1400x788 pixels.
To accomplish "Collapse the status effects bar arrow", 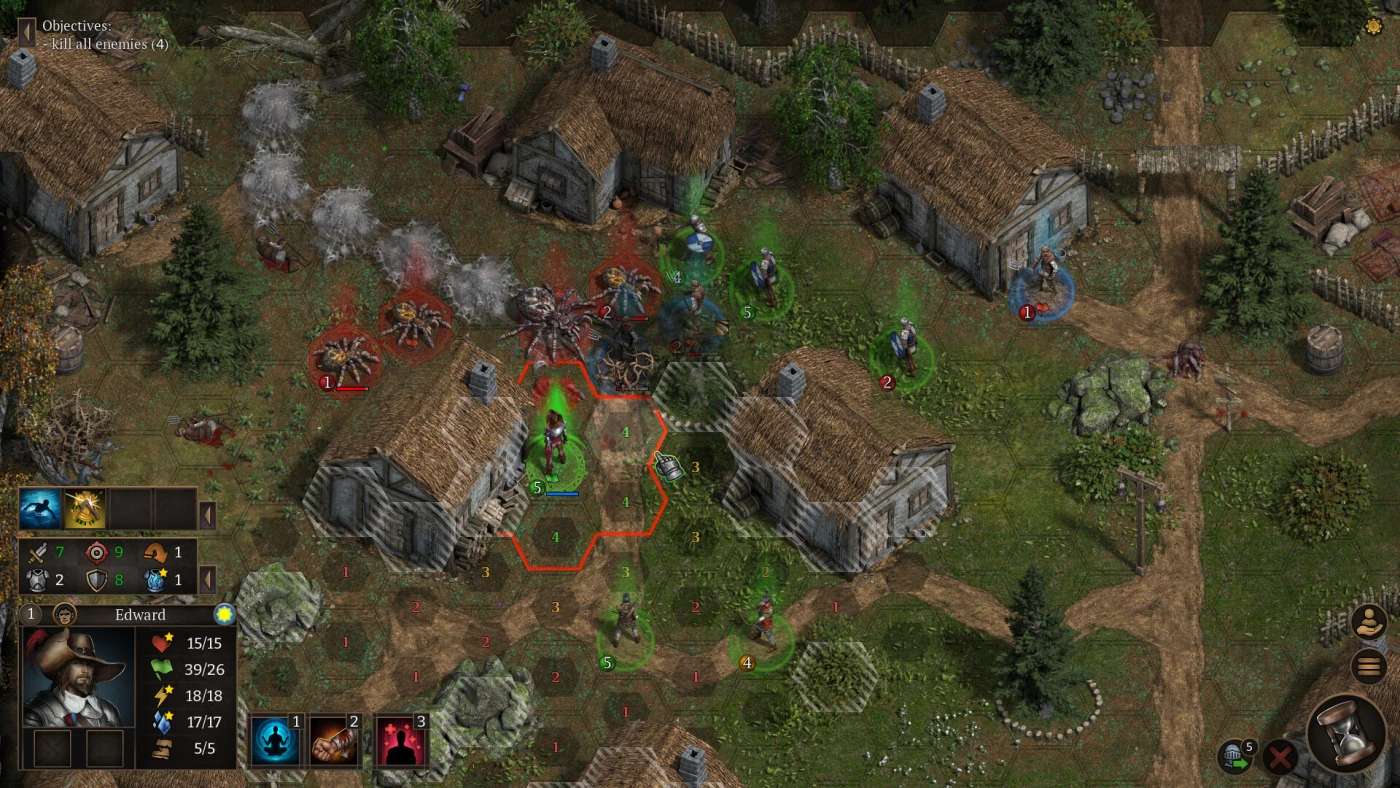I will (208, 515).
